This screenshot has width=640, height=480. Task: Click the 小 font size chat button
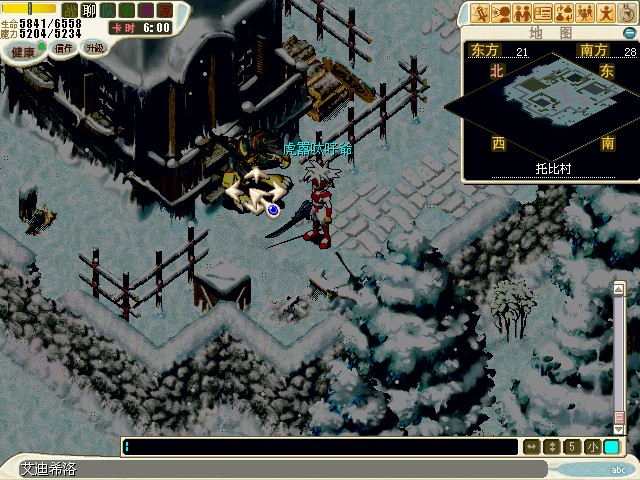(x=592, y=447)
